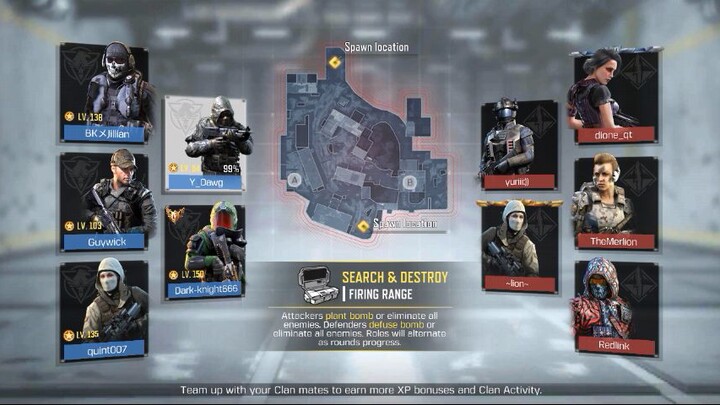Choose dione_qt's player card

(614, 96)
